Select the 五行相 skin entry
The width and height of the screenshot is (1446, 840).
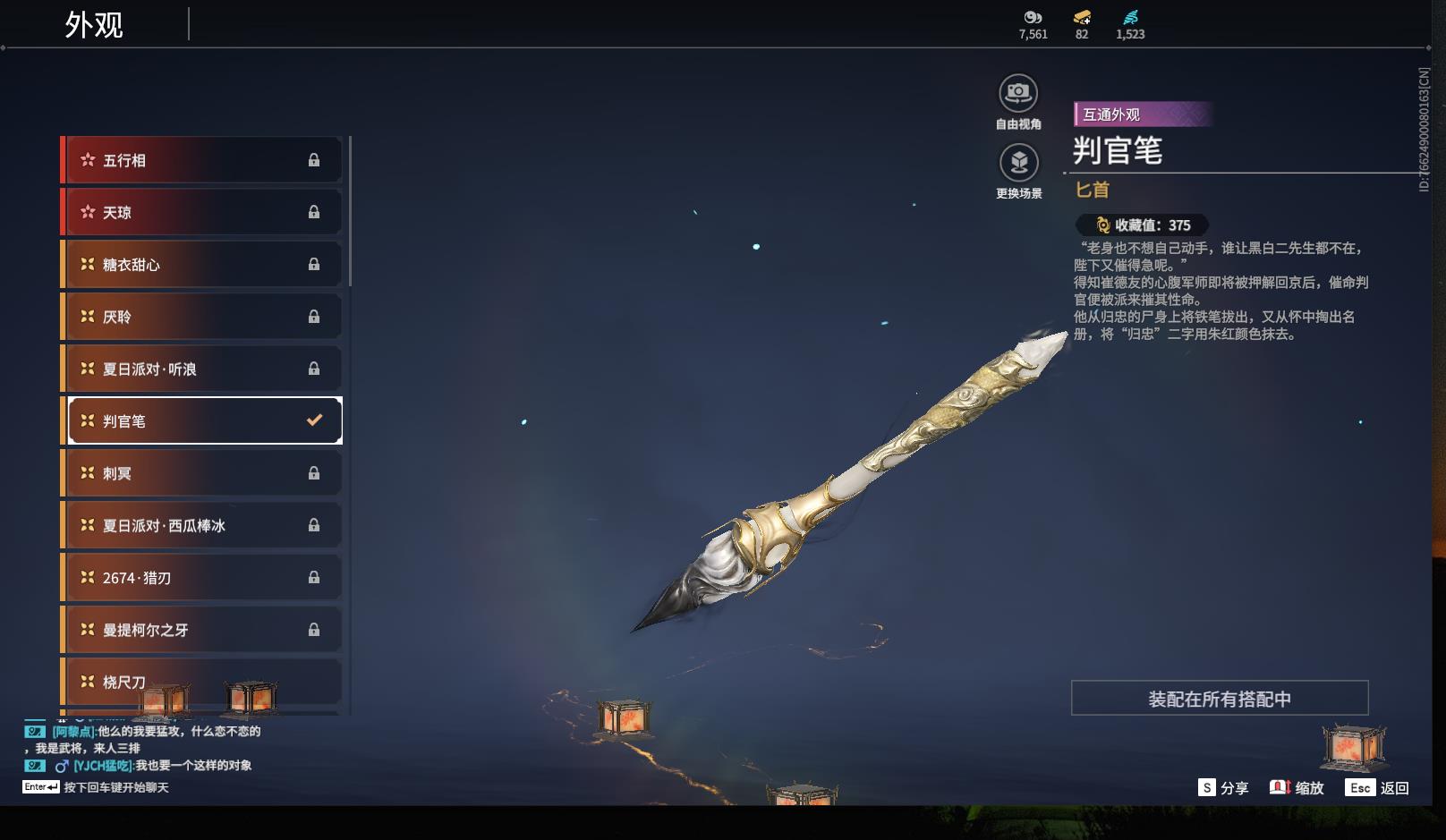202,160
